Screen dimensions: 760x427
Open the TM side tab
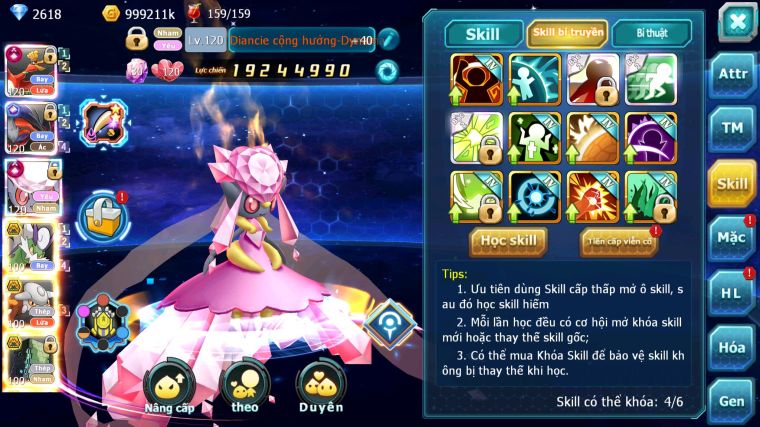tap(731, 128)
